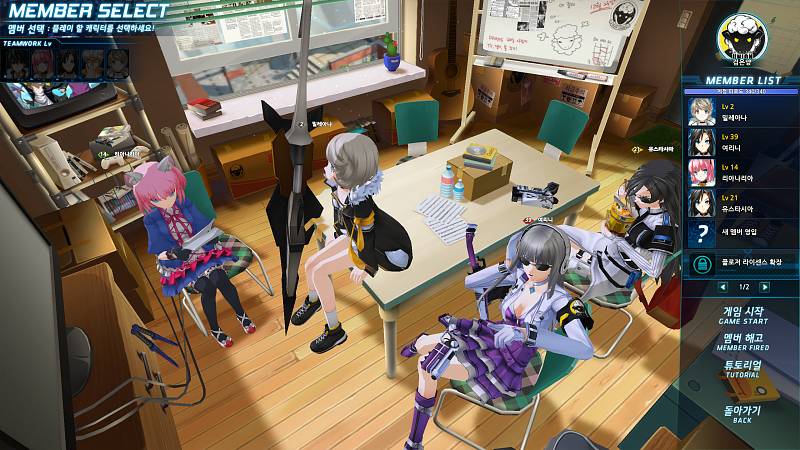Select the pink-haired portrait under Teamwork Lv

point(42,63)
